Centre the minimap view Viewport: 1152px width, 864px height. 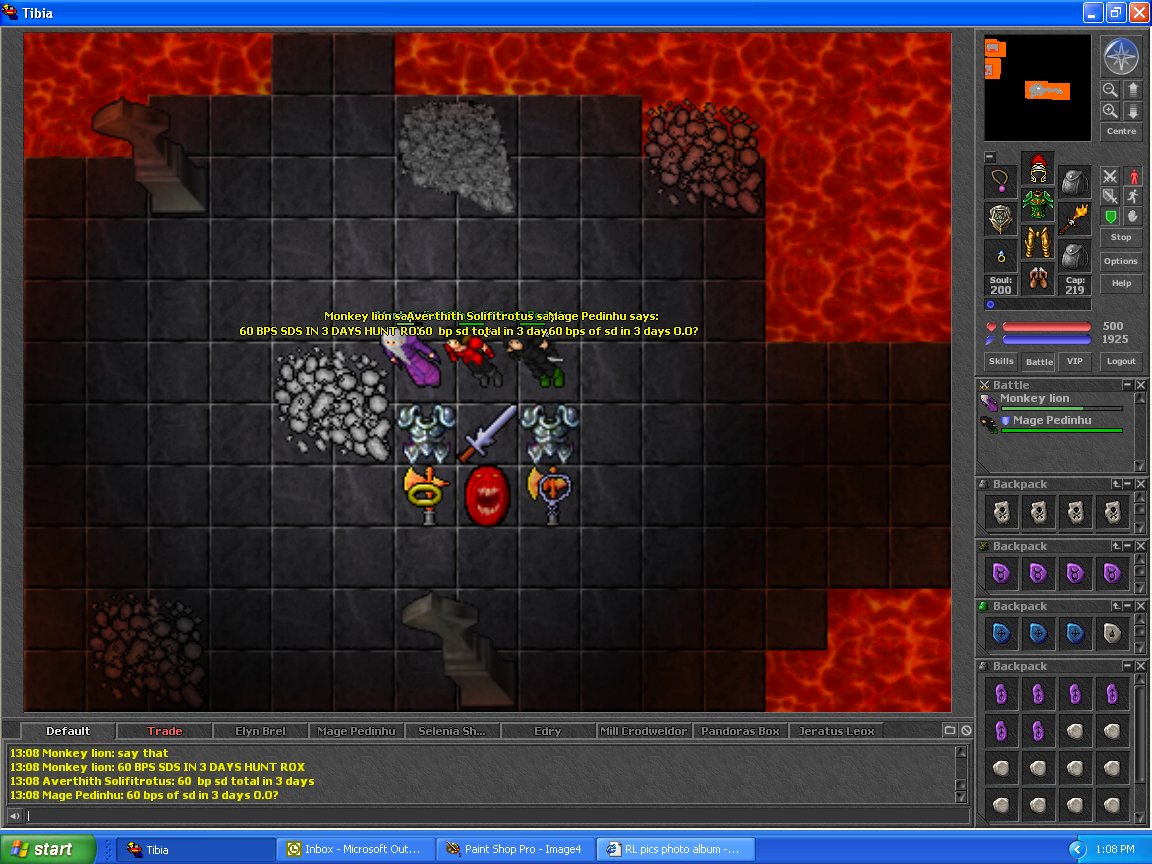[1121, 131]
